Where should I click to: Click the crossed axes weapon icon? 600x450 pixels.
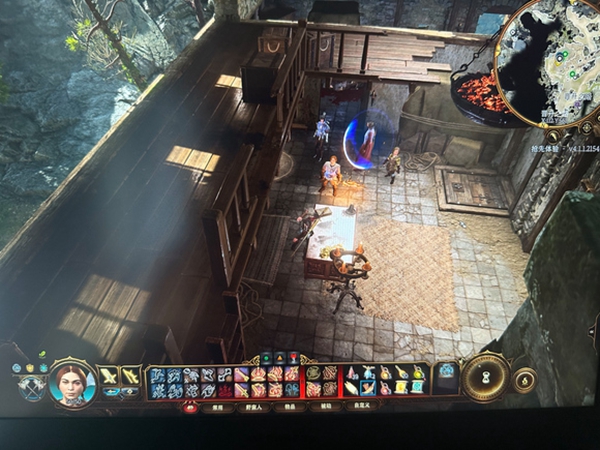tap(32, 386)
